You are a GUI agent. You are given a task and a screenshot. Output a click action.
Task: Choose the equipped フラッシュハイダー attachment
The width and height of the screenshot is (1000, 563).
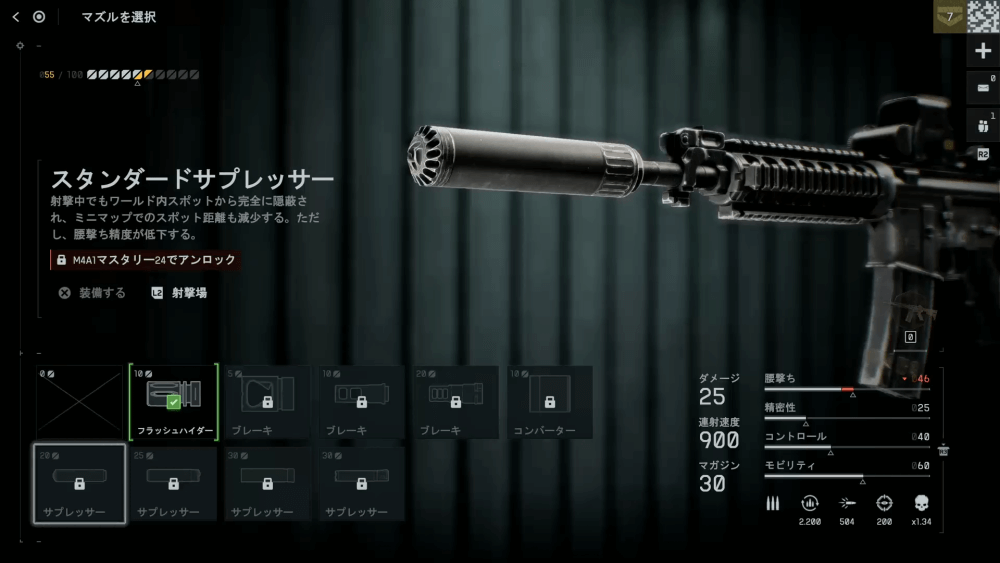pos(173,402)
